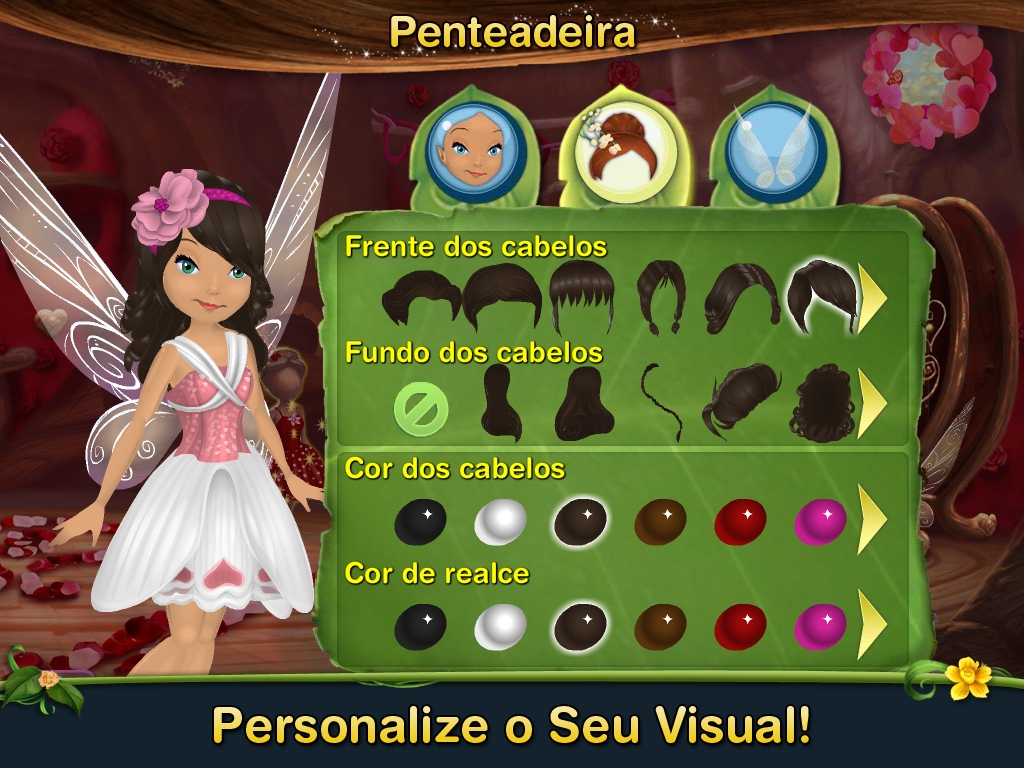Pick magenta in Cor dos cabelos
This screenshot has width=1024, height=768.
click(820, 521)
